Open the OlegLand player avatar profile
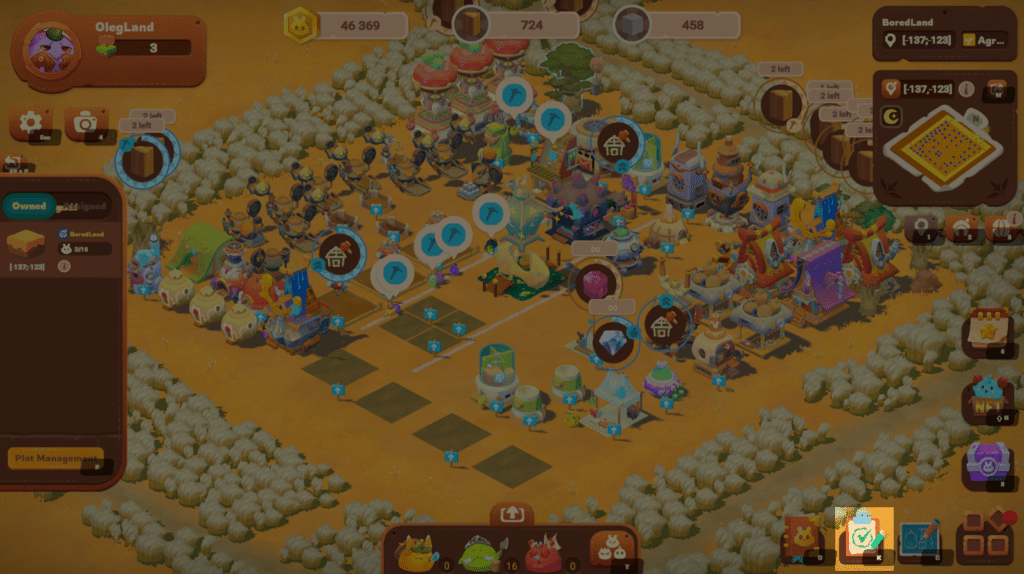Viewport: 1024px width, 574px height. point(46,48)
